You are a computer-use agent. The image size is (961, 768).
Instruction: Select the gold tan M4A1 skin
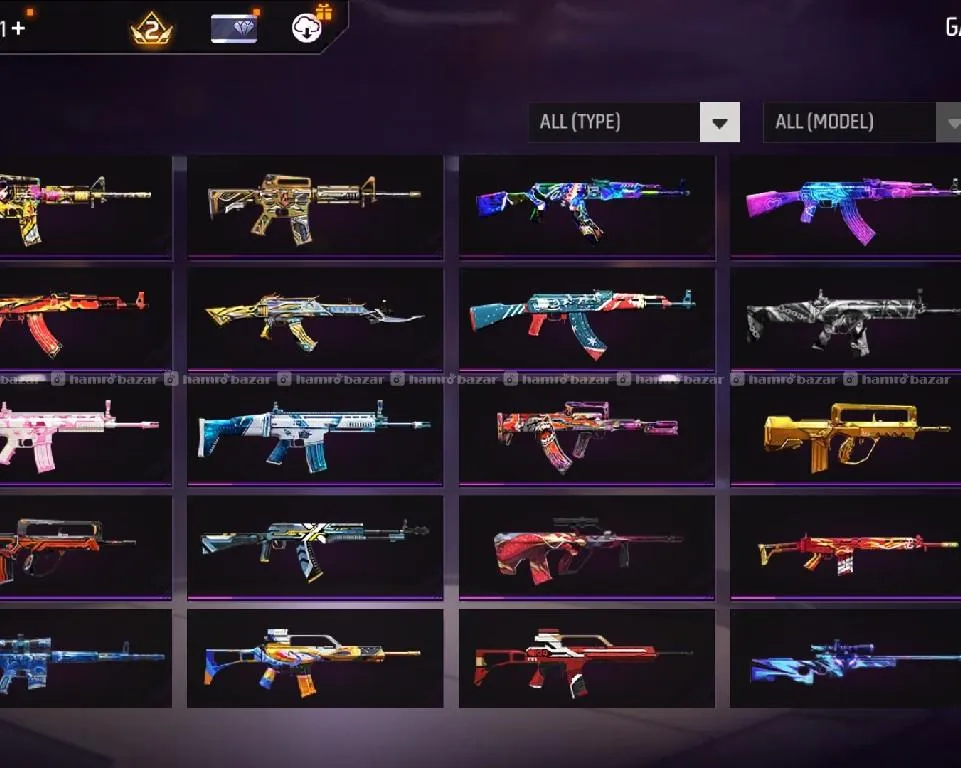315,205
